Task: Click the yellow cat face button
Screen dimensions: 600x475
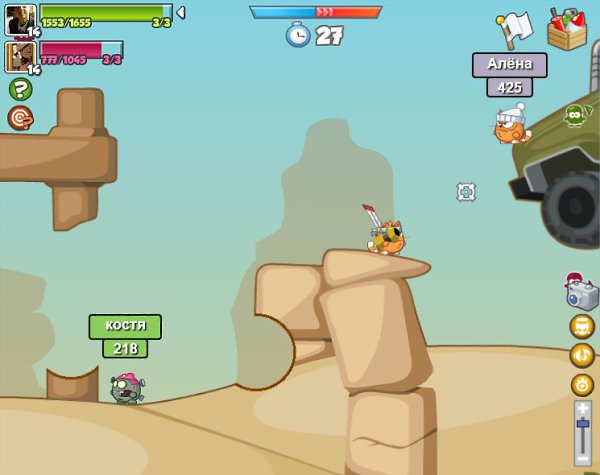Action: pyautogui.click(x=582, y=326)
